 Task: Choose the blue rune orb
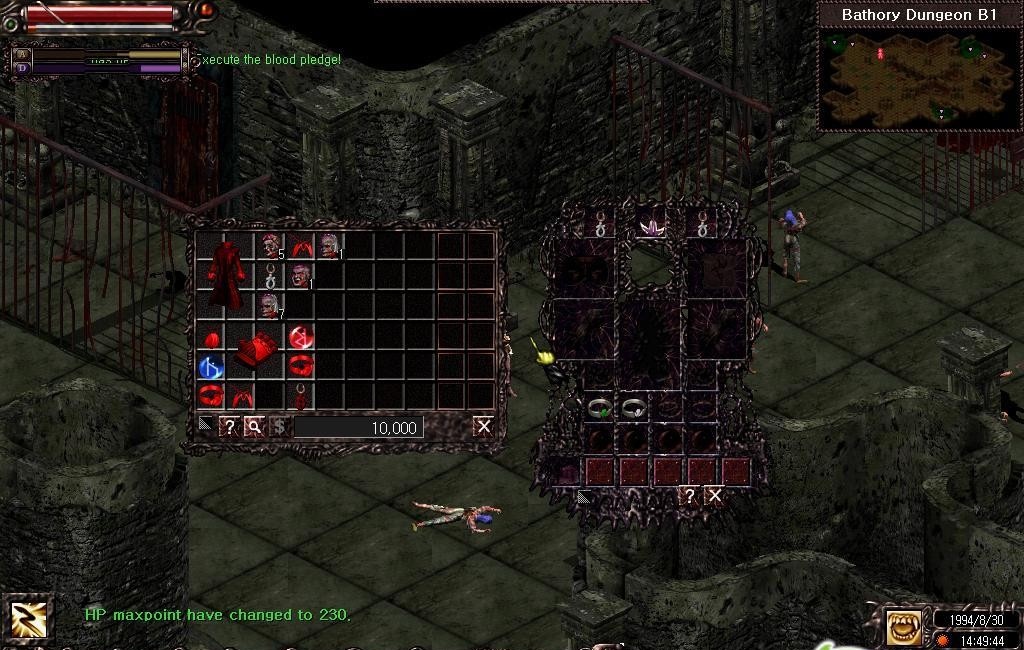(x=210, y=367)
